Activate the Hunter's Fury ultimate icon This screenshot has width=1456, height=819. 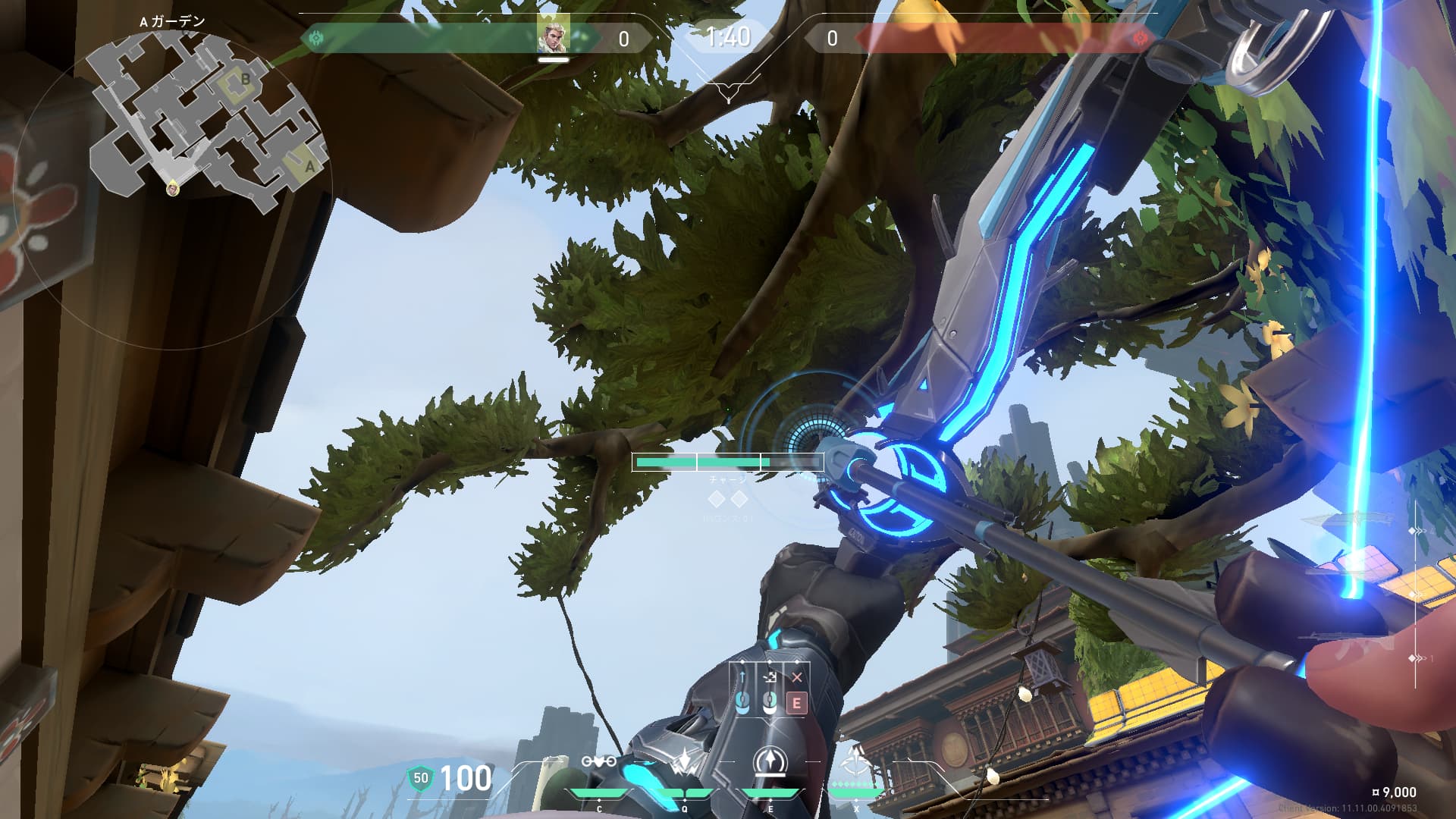click(x=857, y=761)
